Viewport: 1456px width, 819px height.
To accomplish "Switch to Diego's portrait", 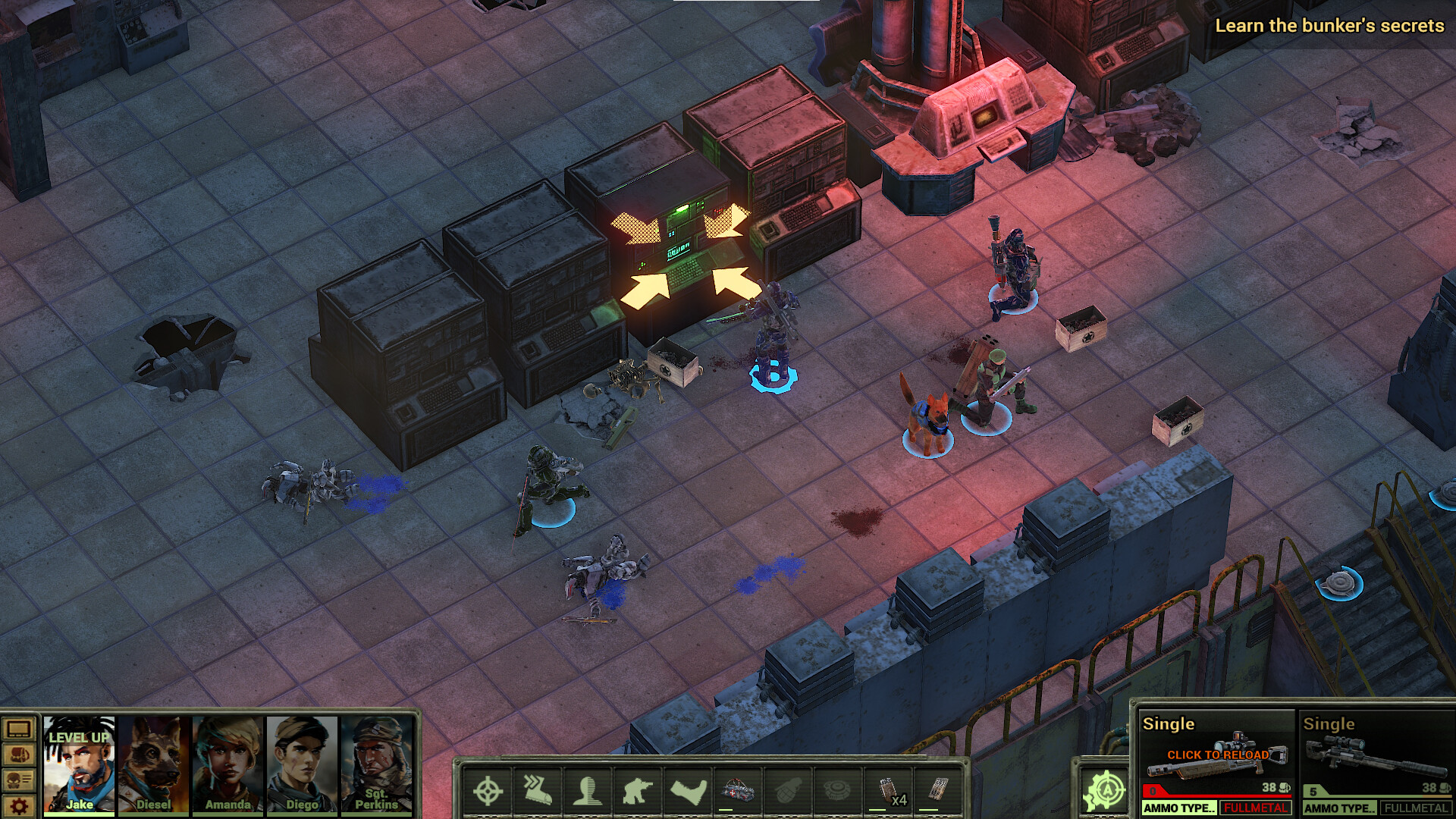I will [x=302, y=764].
